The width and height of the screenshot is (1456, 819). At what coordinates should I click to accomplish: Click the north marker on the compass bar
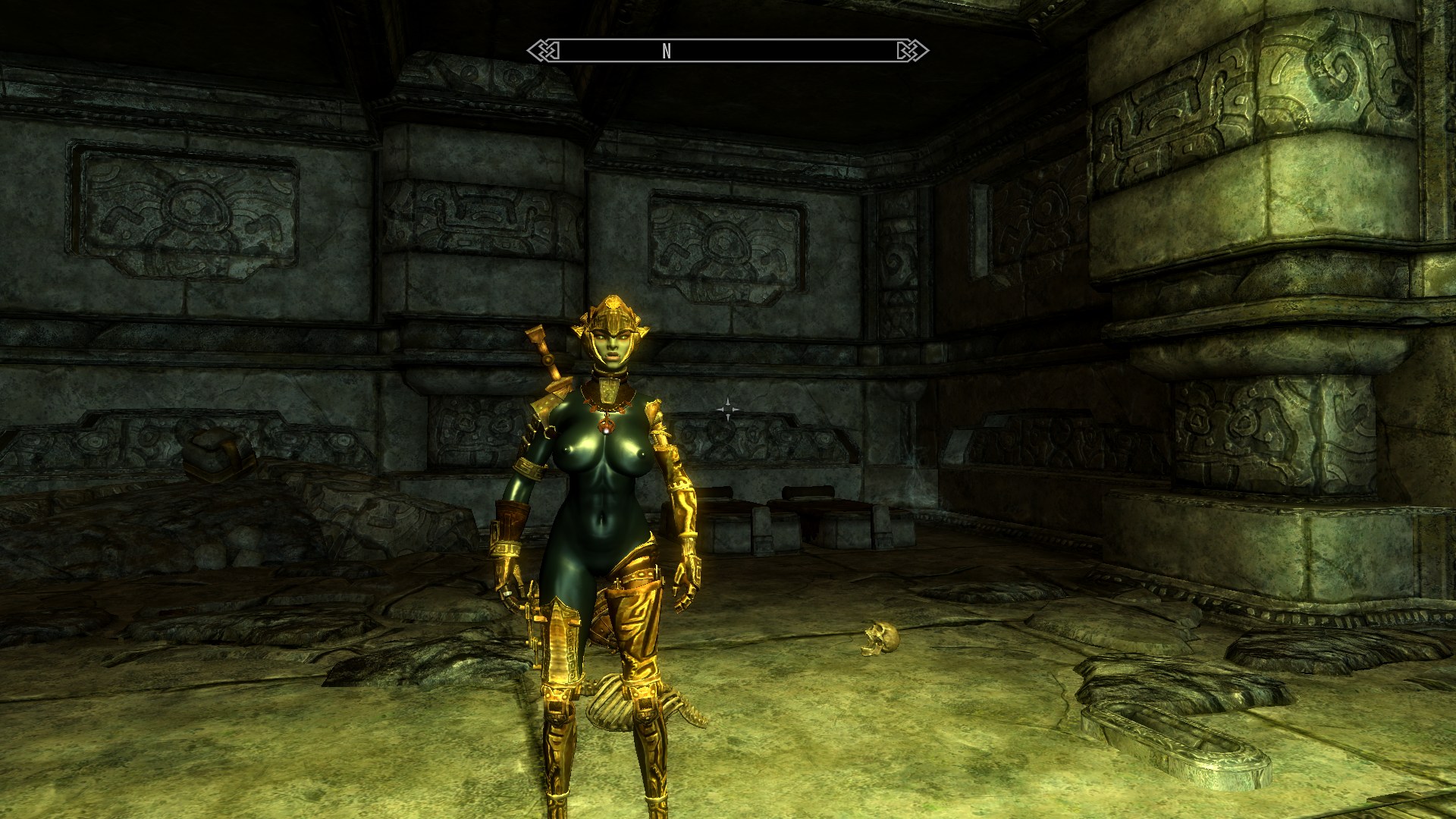coord(667,51)
